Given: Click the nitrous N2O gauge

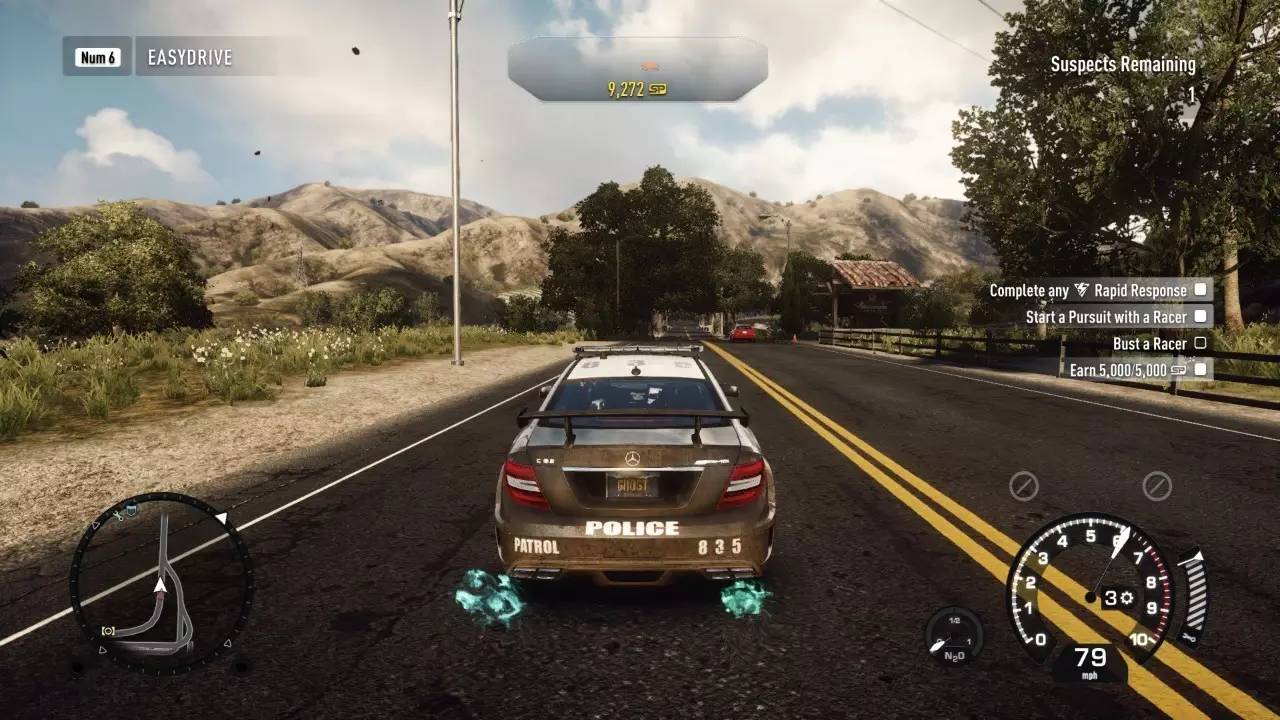Looking at the screenshot, I should coord(953,636).
